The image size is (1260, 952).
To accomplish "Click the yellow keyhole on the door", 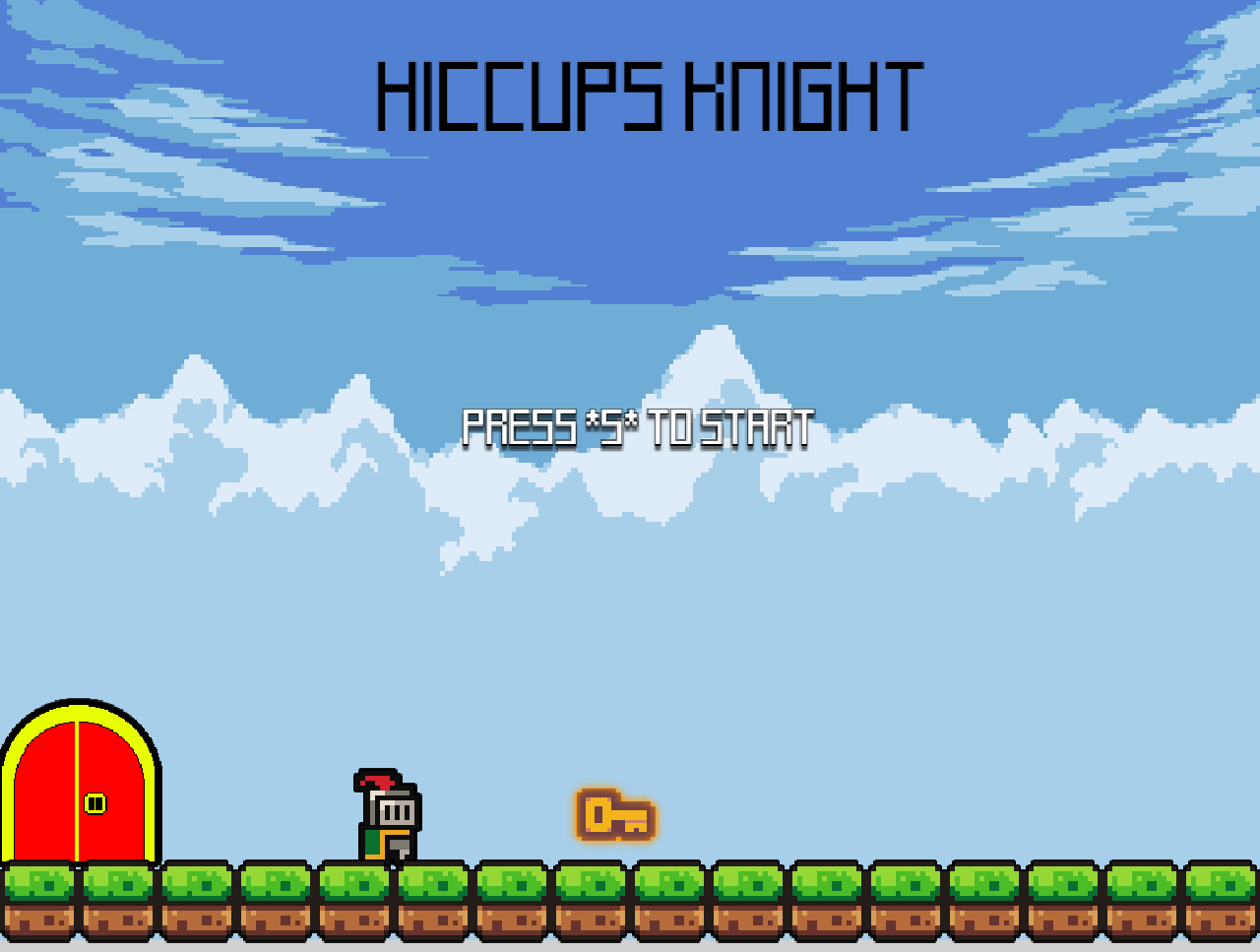I will [94, 802].
